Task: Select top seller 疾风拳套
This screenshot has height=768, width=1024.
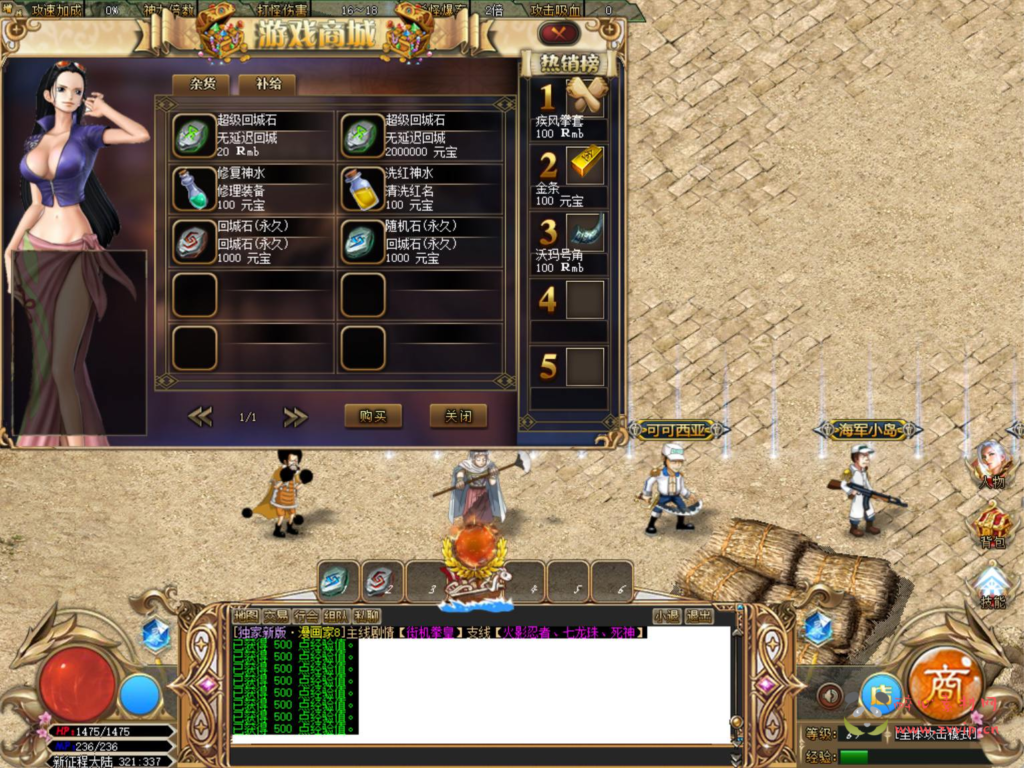Action: [x=586, y=98]
